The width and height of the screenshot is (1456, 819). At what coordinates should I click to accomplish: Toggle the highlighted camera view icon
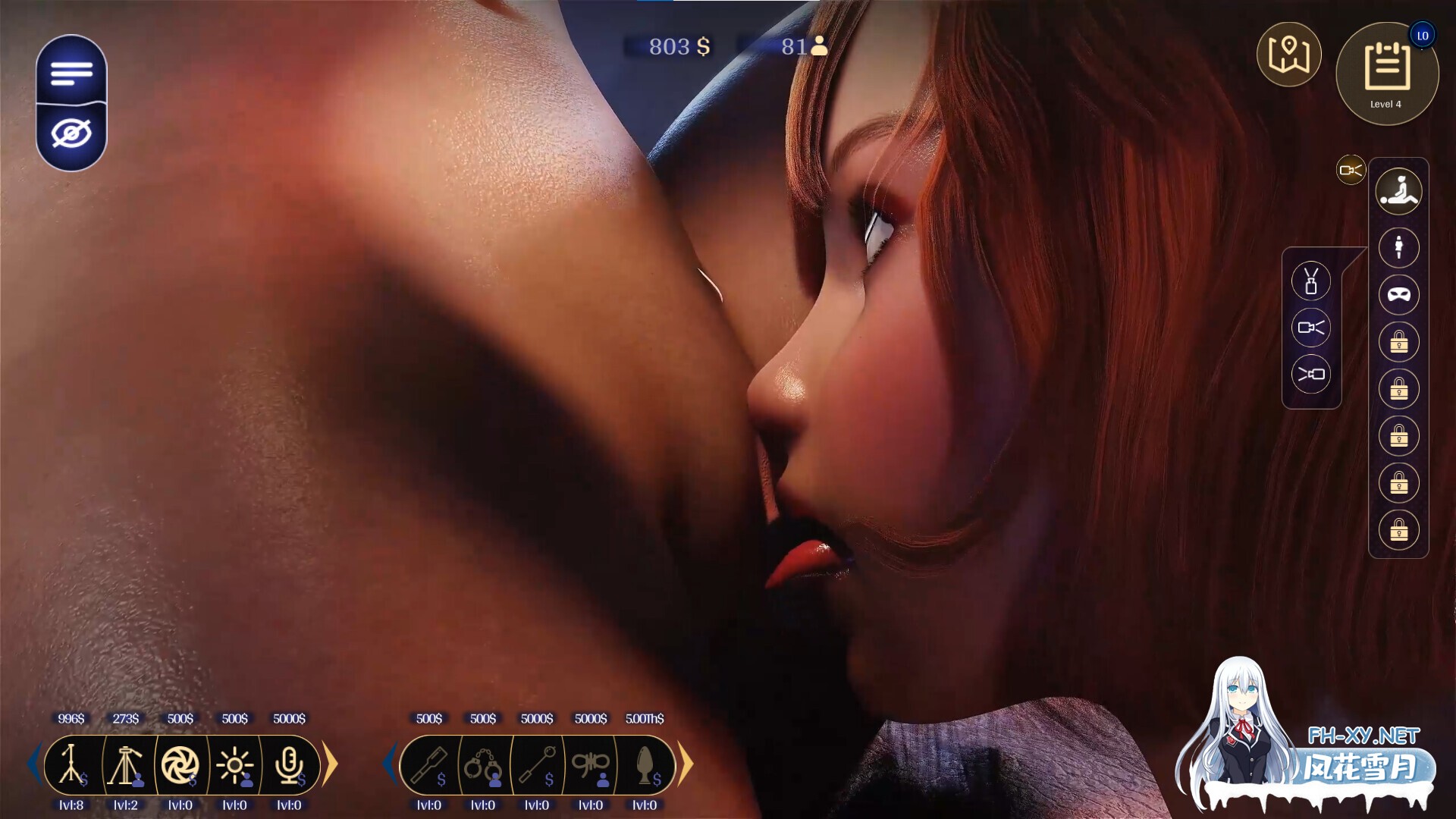[x=1351, y=170]
